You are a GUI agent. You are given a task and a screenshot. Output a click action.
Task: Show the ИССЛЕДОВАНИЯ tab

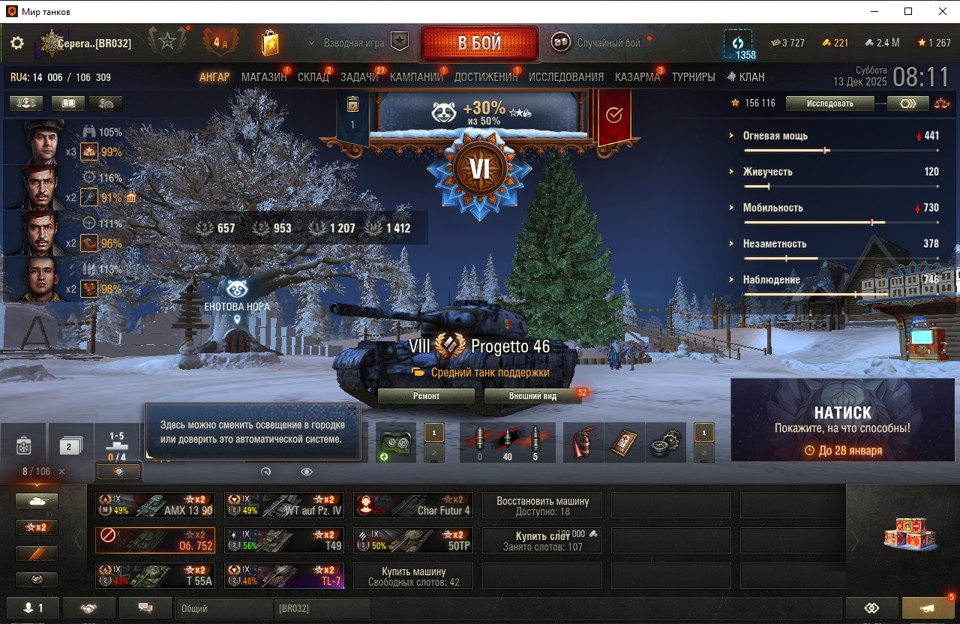[x=566, y=77]
